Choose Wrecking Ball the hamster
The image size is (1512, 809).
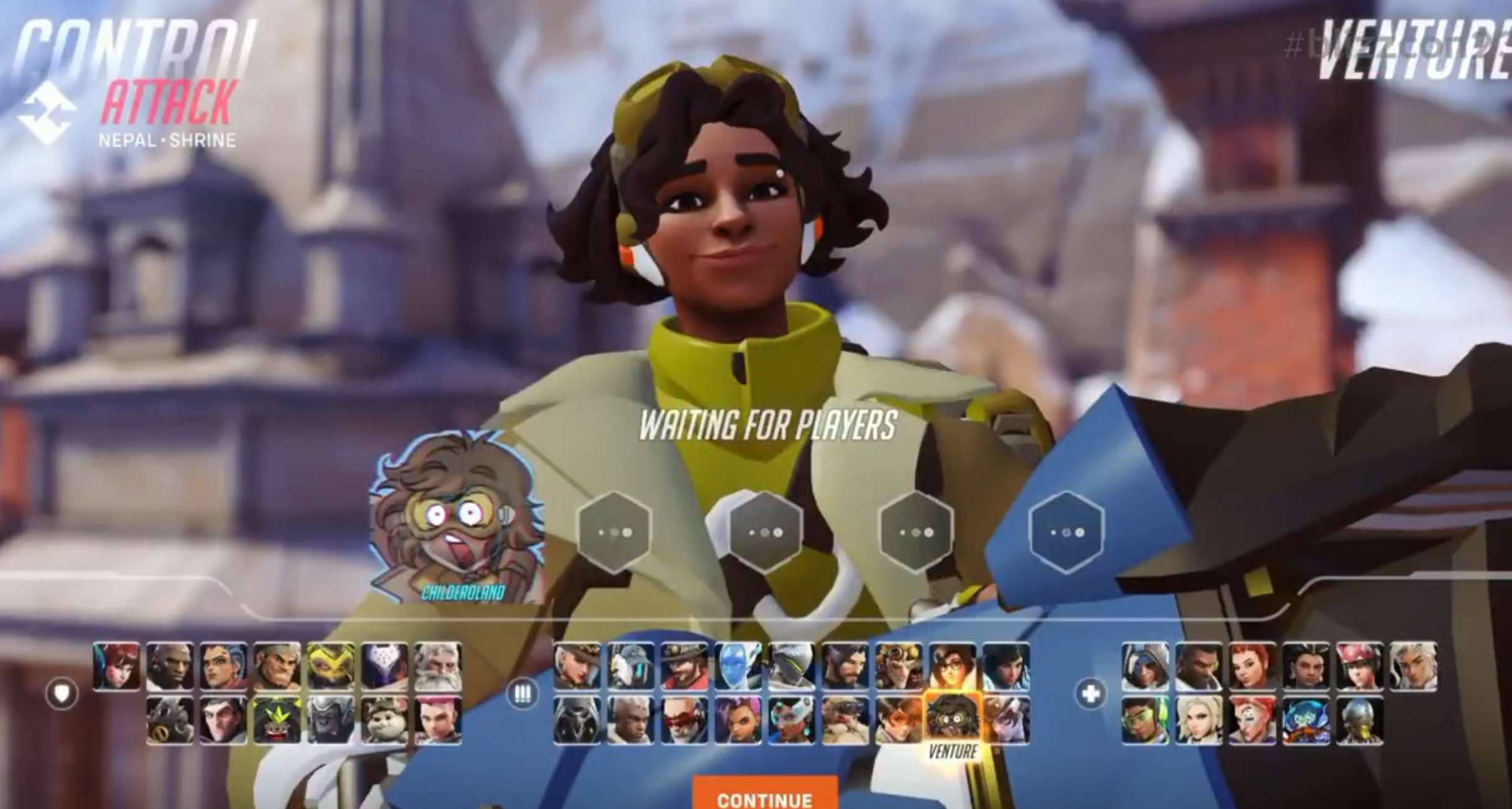[384, 720]
